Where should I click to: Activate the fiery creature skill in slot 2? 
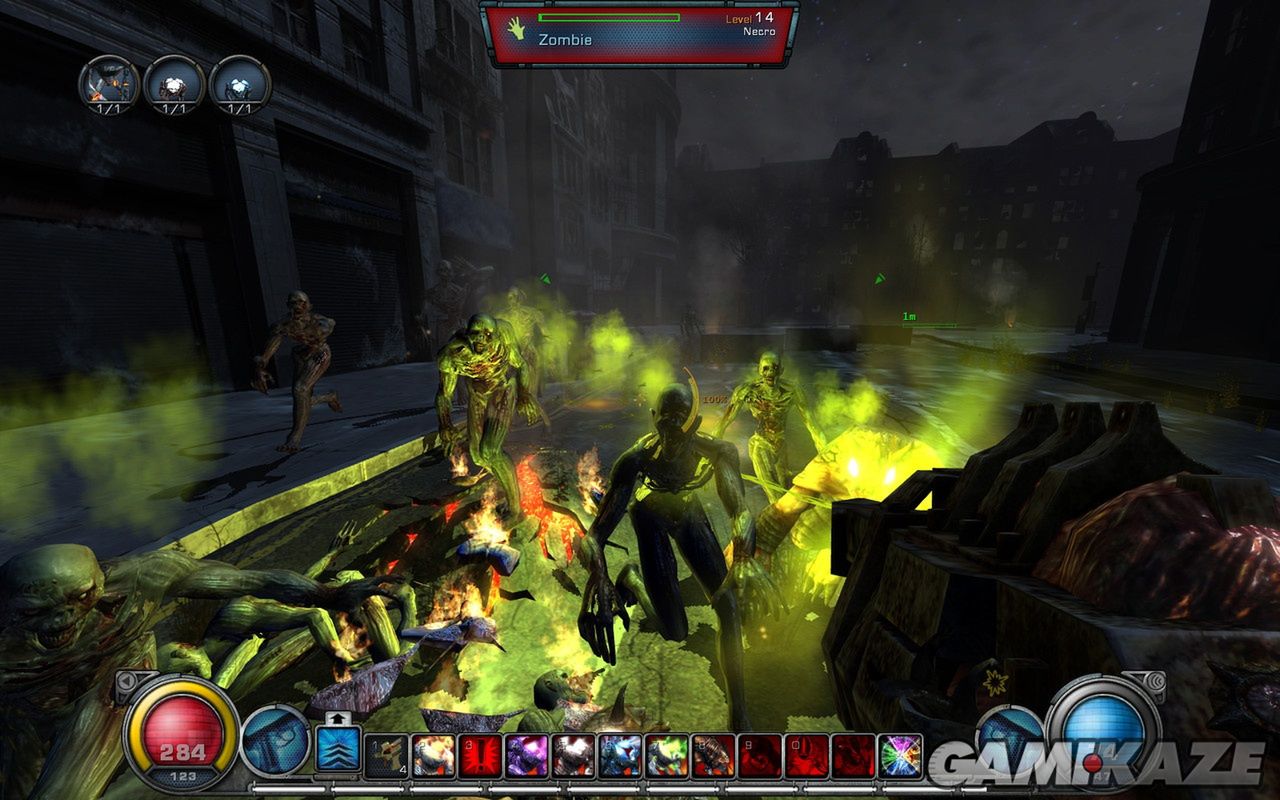(433, 756)
